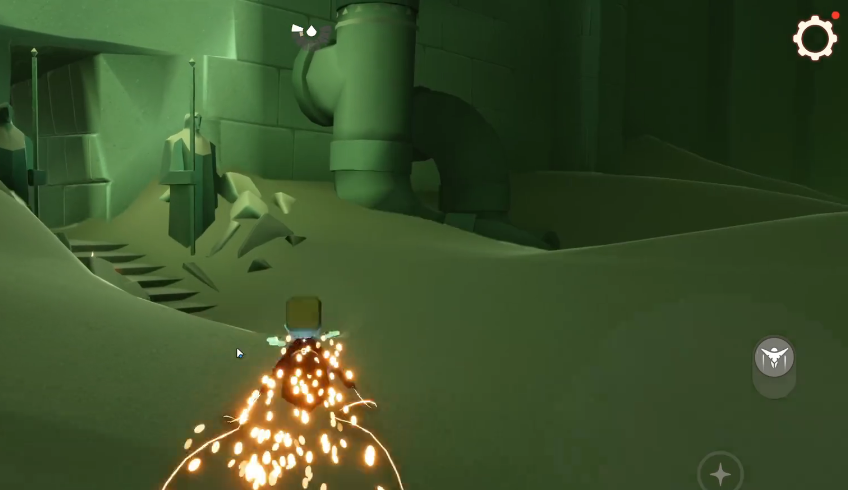
Task: Toggle the winged flight mode switch
Action: 774,358
